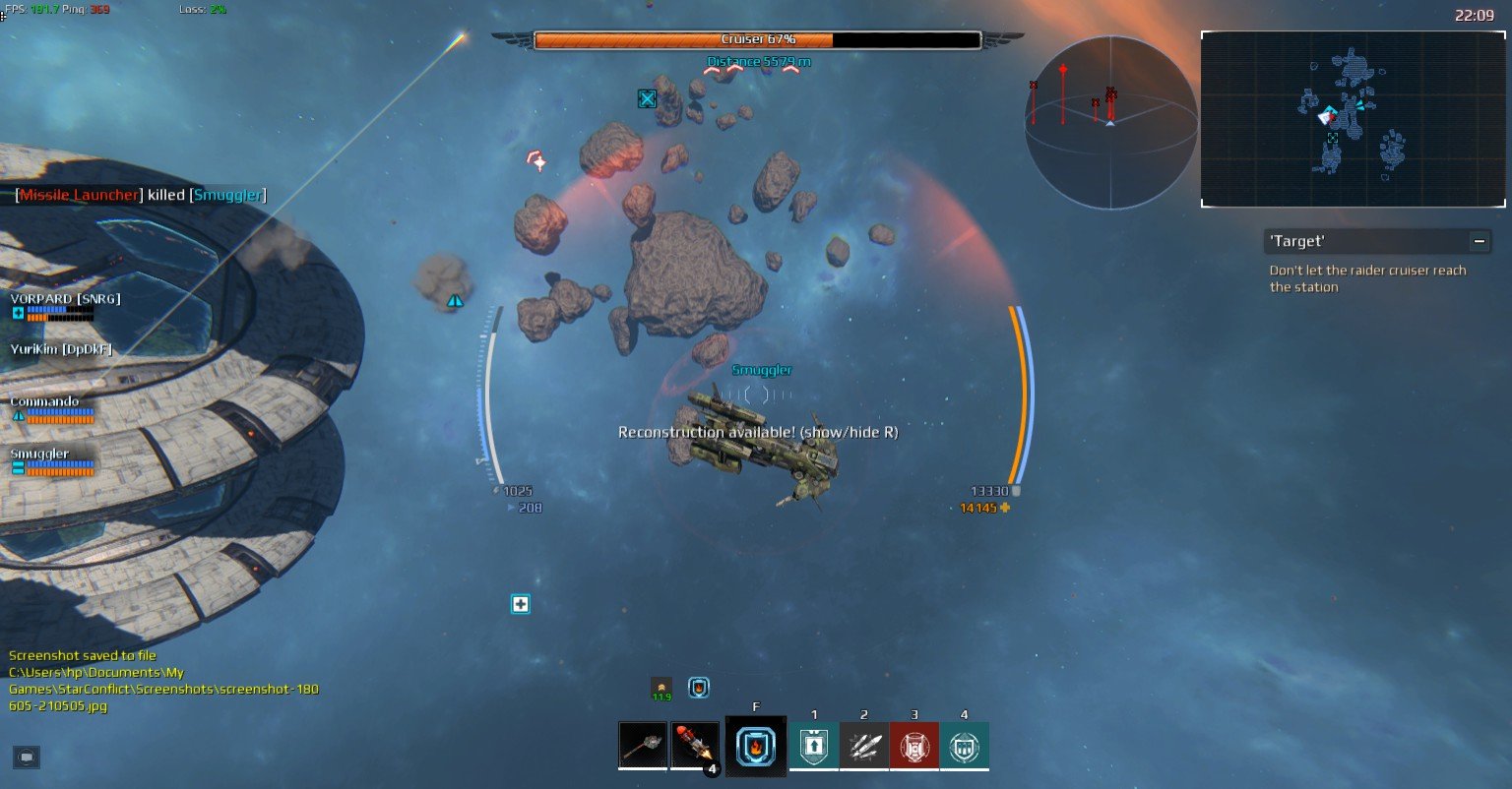Activate the shield with up-arrow module
This screenshot has width=1512, height=789.
point(813,746)
